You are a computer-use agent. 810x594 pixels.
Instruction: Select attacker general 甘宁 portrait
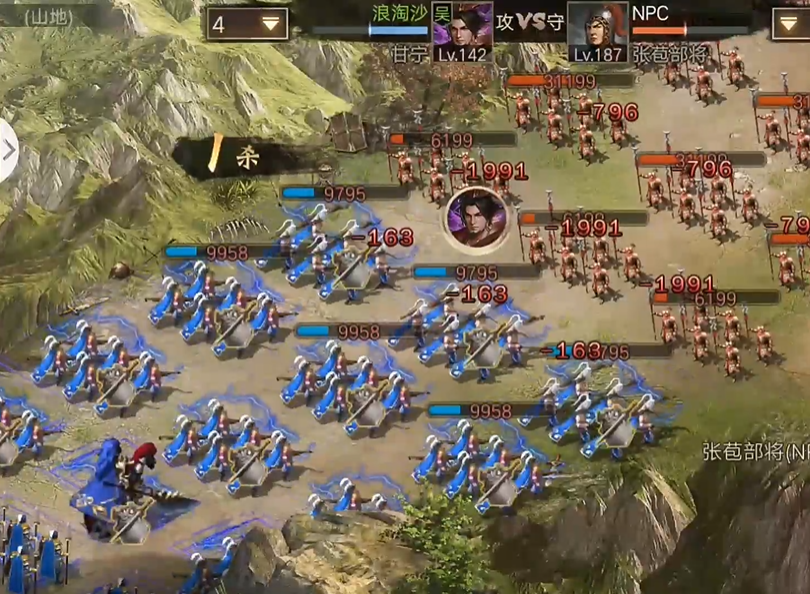tap(461, 30)
